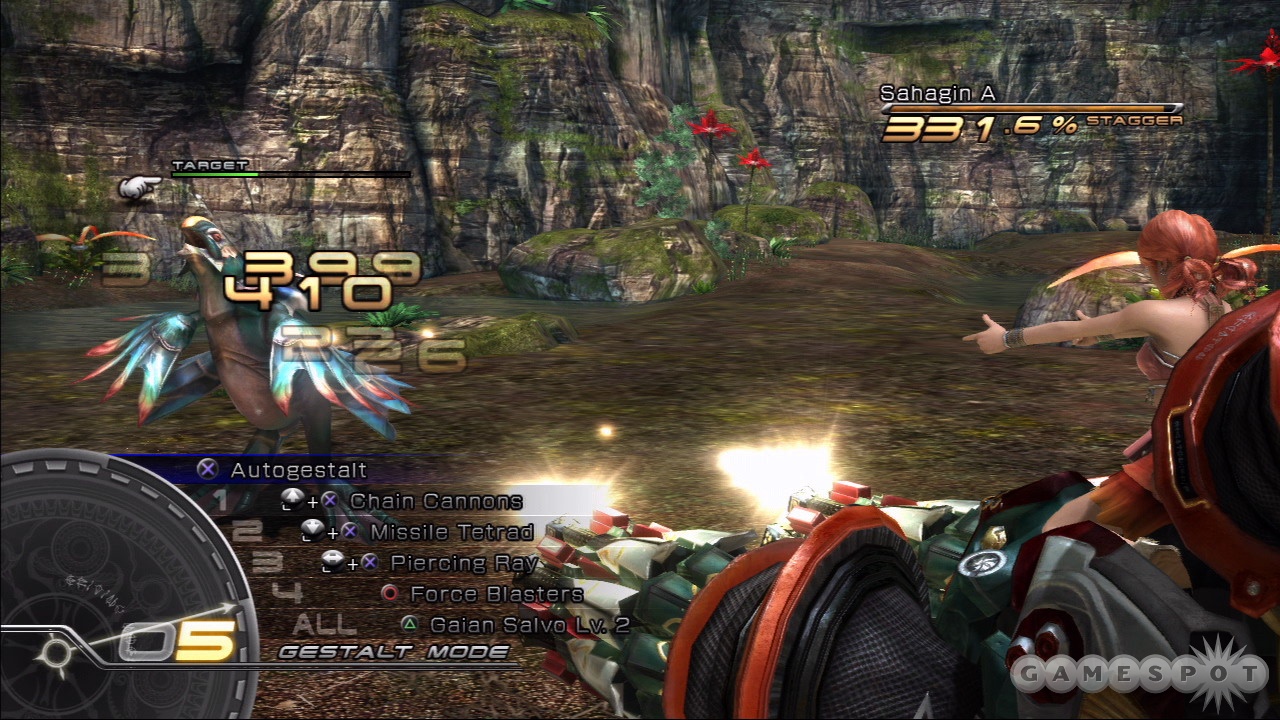
Task: Select Missile Tetrad from the command list
Action: [451, 531]
